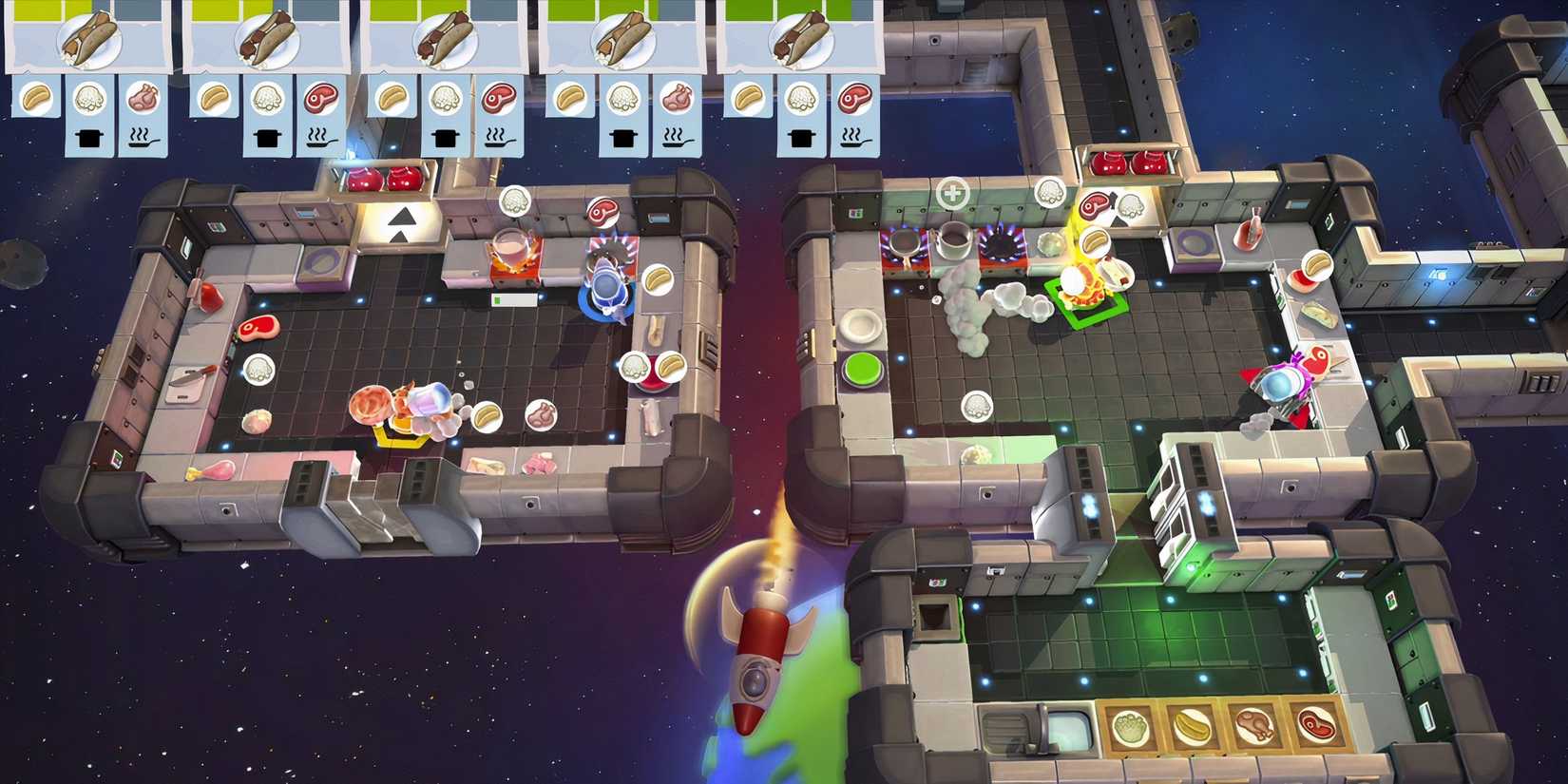1568x784 pixels.
Task: Open the rice ingredient crate in the green kitchen
Action: [x=1131, y=725]
